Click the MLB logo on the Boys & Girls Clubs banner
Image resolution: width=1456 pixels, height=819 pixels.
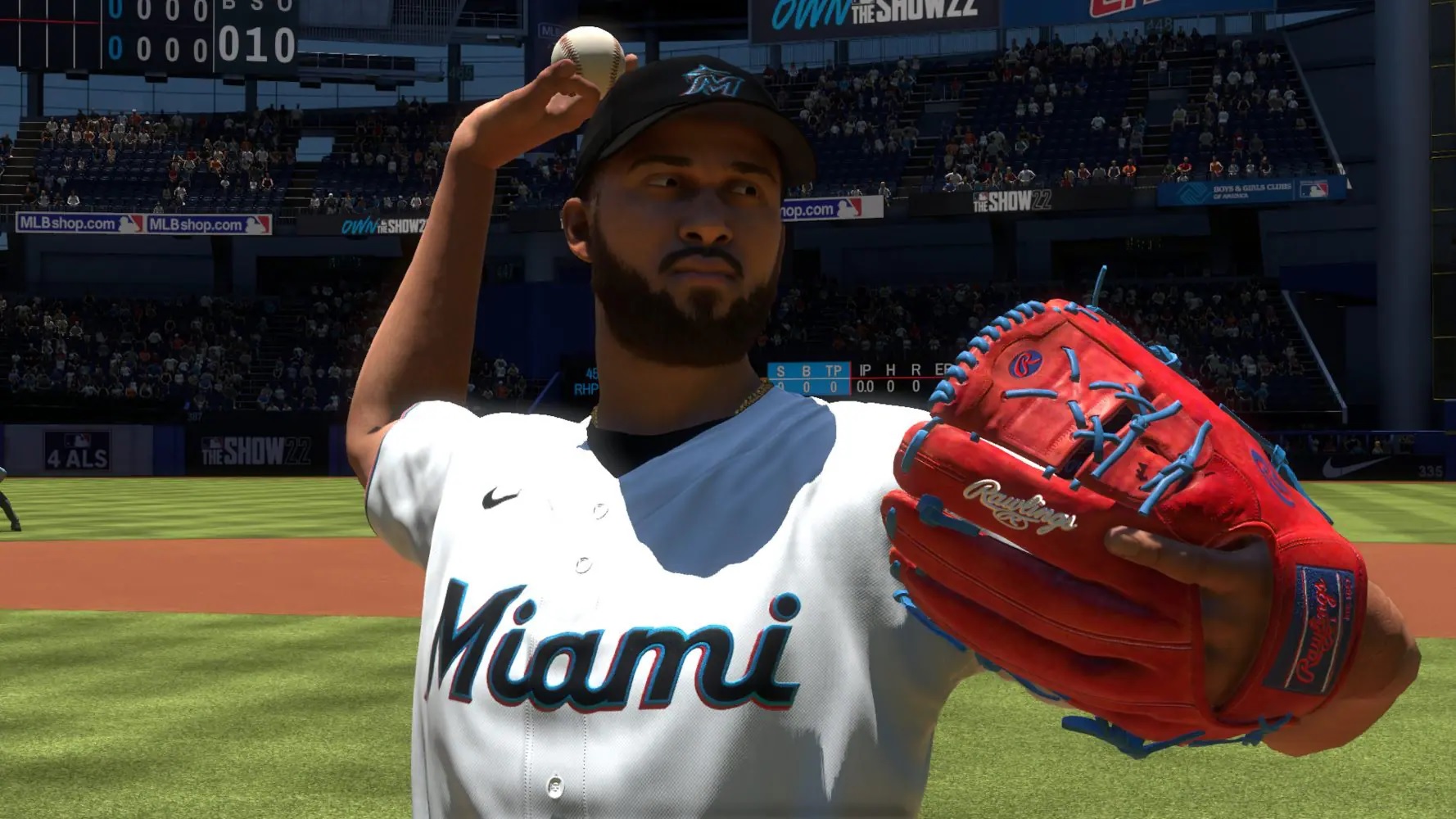click(x=1314, y=190)
